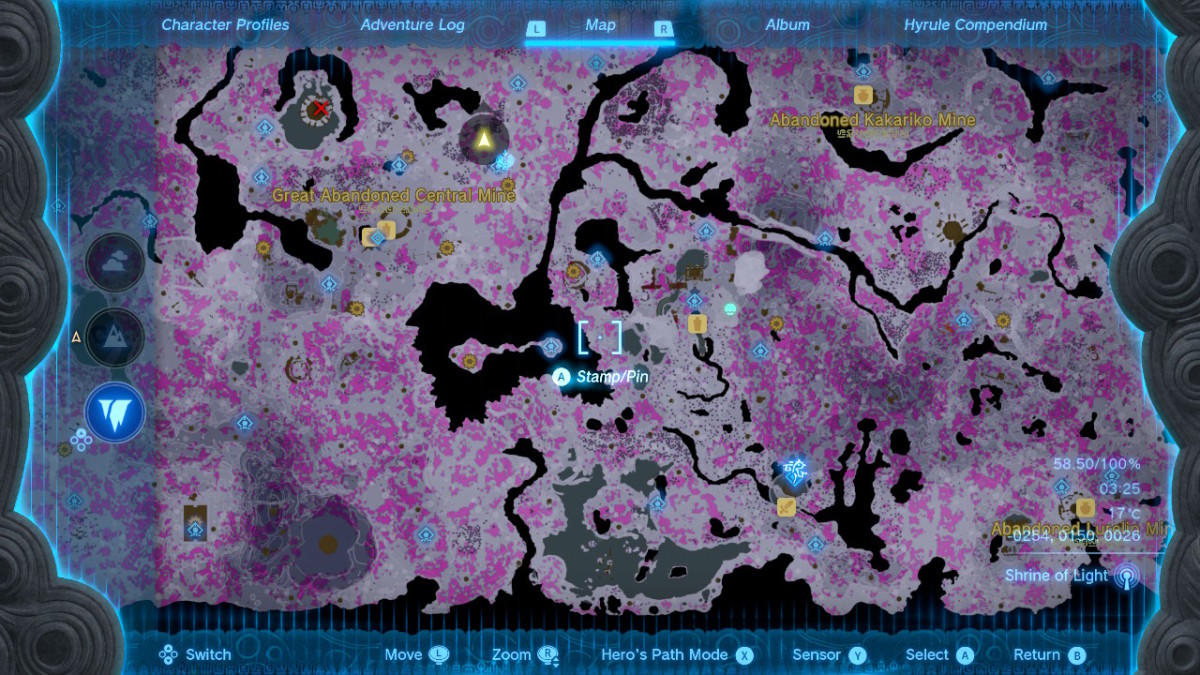The height and width of the screenshot is (675, 1200).
Task: Show the Surface map layer
Action: click(x=115, y=337)
